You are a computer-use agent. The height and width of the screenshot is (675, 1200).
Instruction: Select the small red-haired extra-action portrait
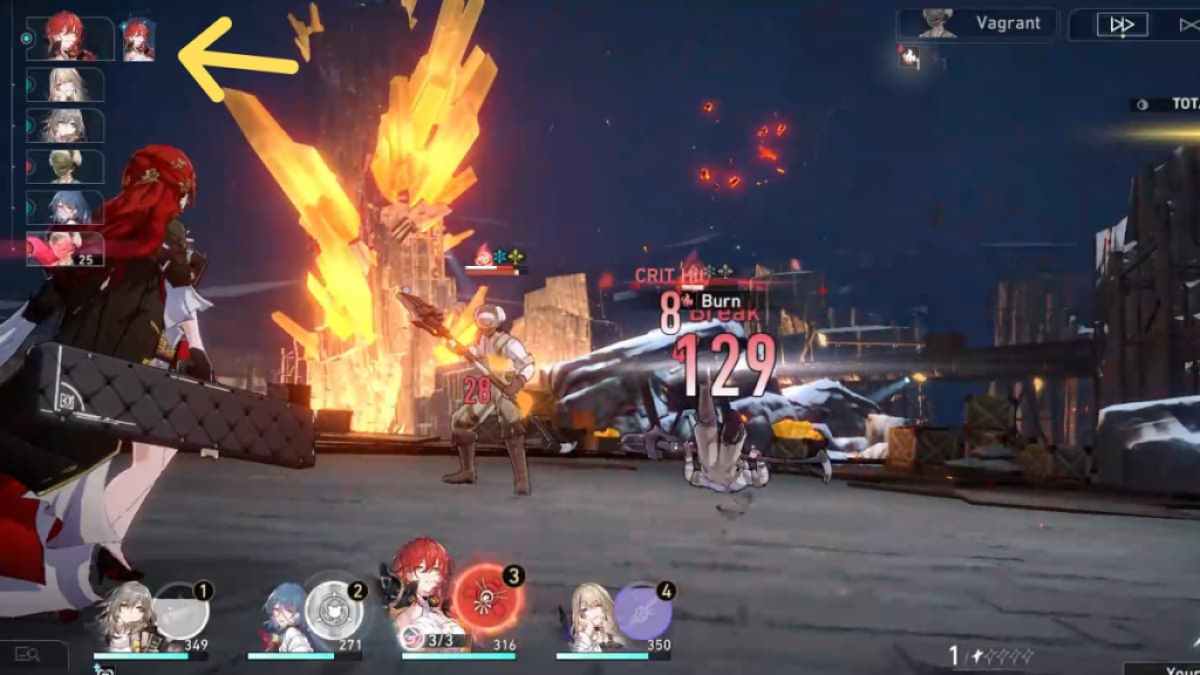137,40
